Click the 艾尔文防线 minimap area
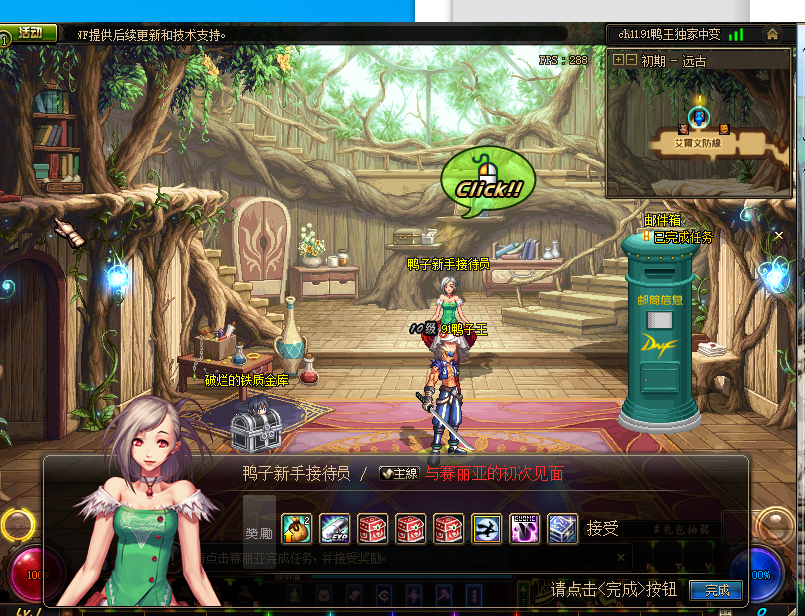Viewport: 805px width, 616px height. pos(698,144)
